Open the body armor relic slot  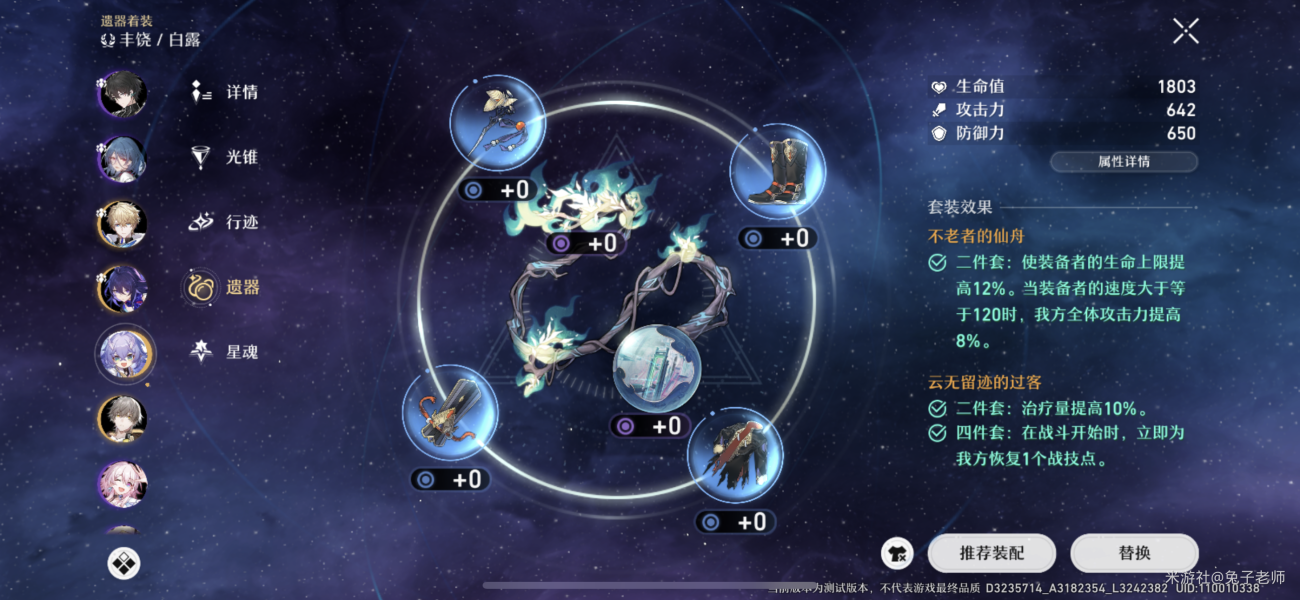734,454
